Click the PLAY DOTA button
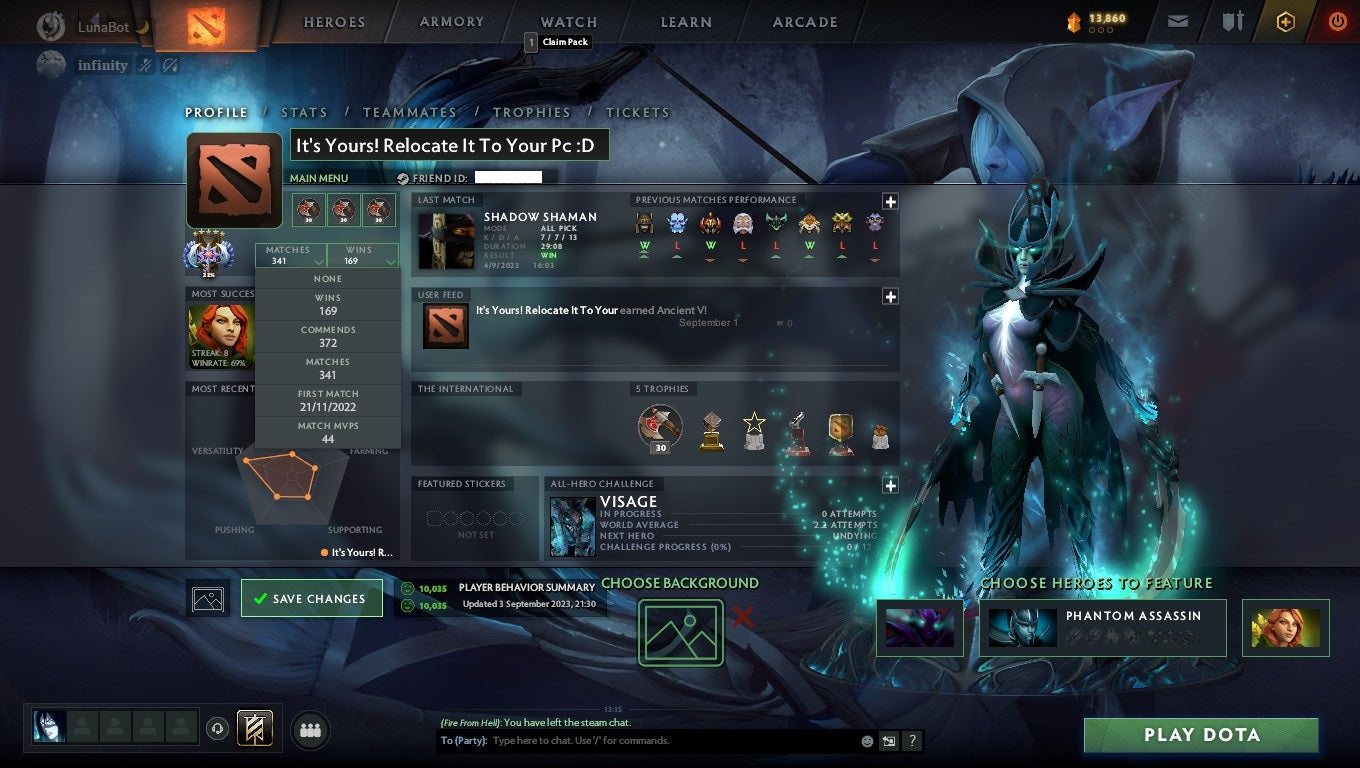The height and width of the screenshot is (768, 1360). 1200,735
